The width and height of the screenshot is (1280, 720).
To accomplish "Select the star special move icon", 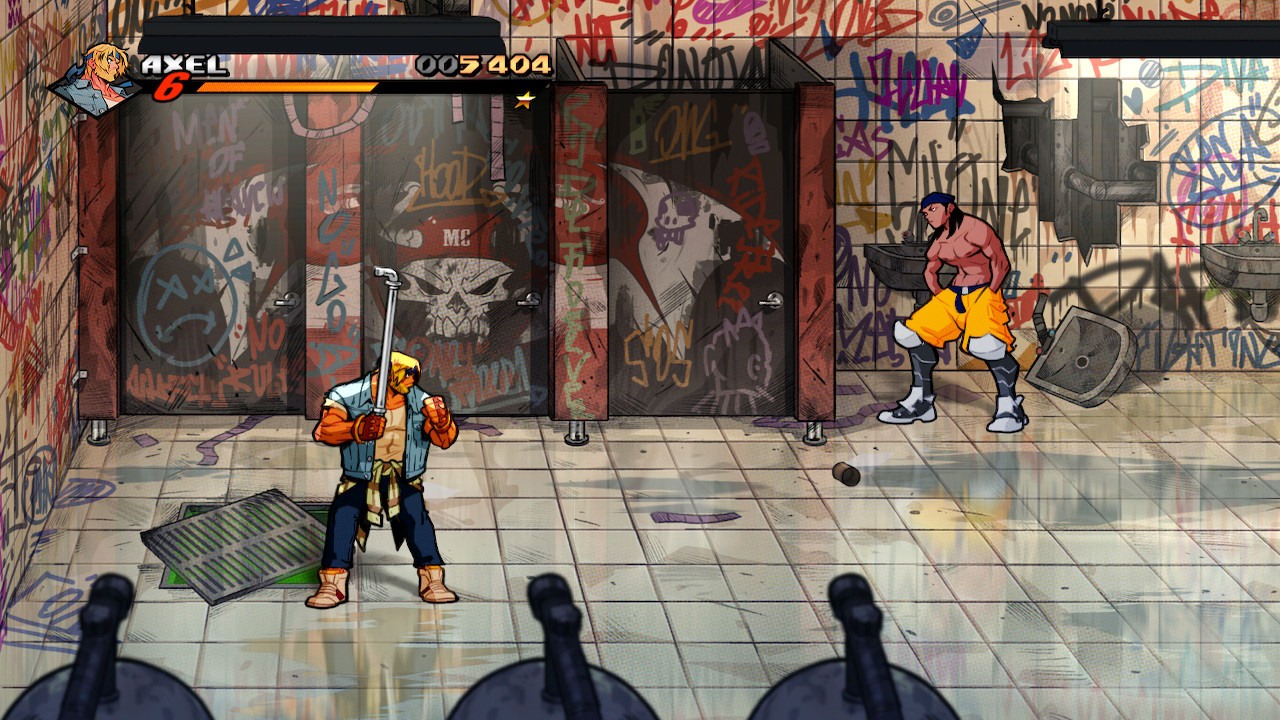I will click(524, 100).
